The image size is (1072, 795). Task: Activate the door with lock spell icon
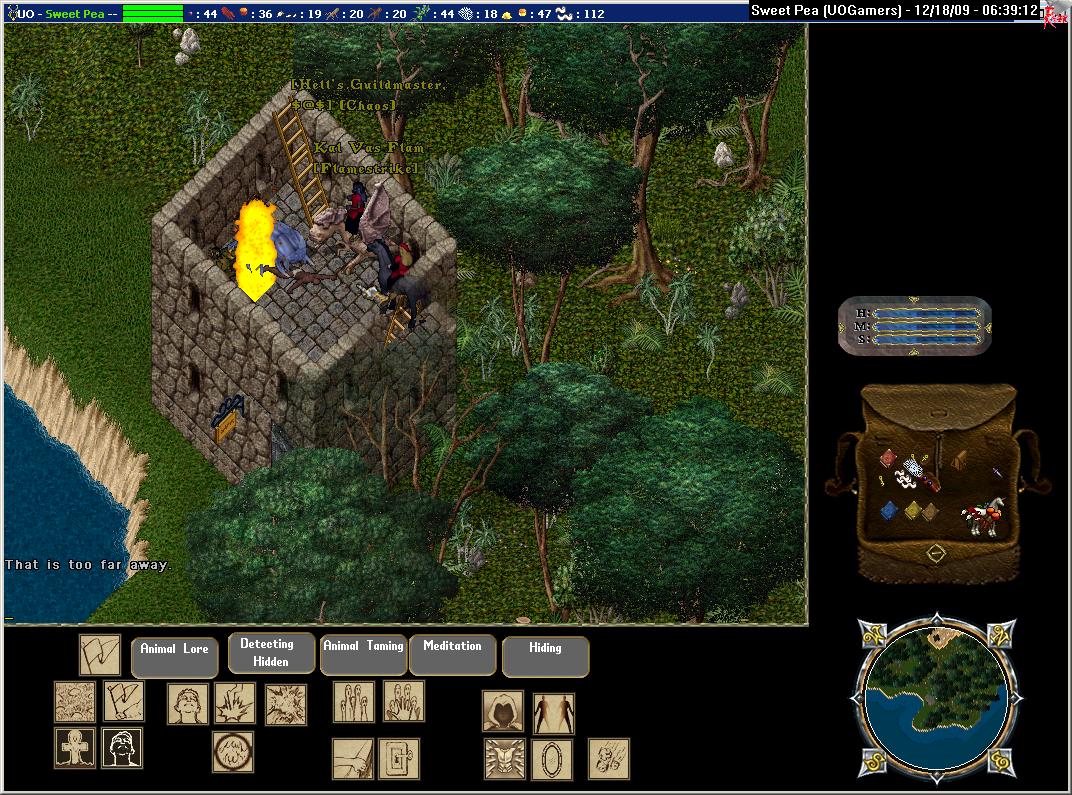click(399, 759)
